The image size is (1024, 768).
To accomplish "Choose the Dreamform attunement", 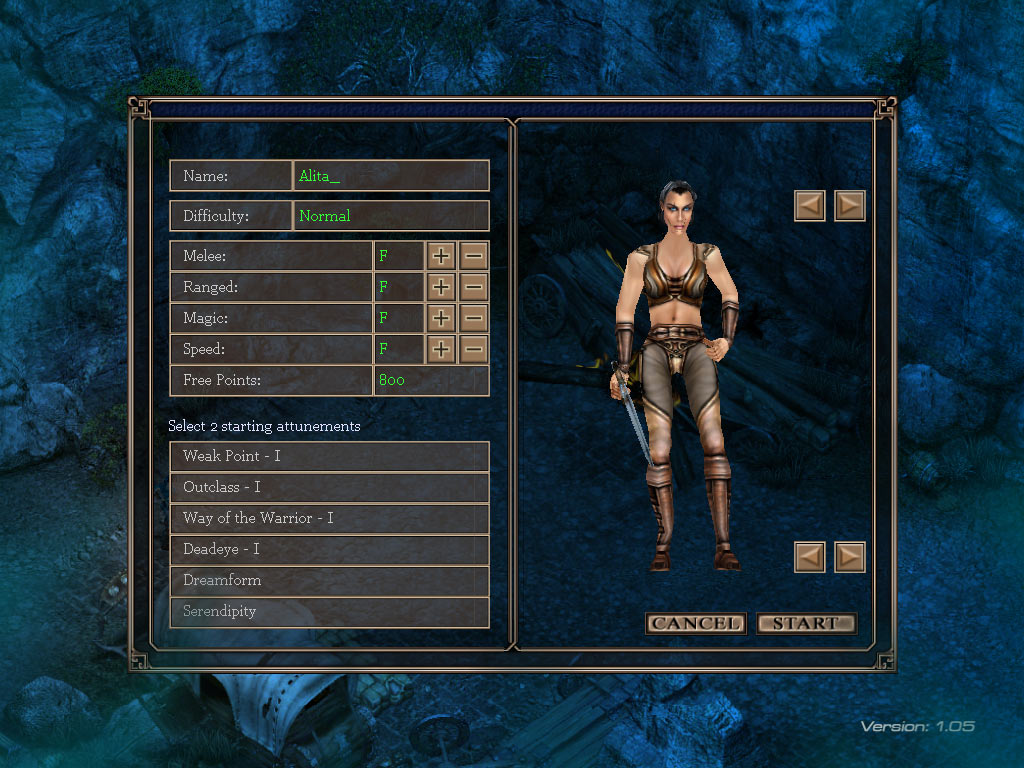I will point(329,581).
